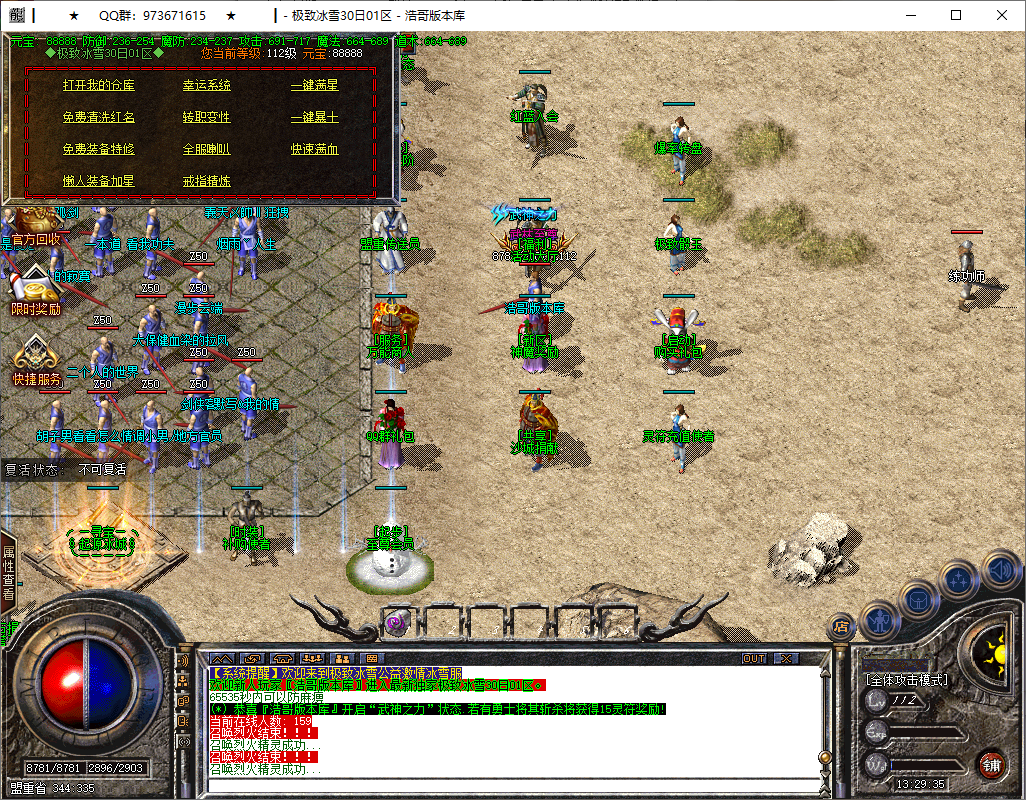Image resolution: width=1026 pixels, height=800 pixels.
Task: Choose the 一键暴士 menu entry
Action: [x=315, y=118]
